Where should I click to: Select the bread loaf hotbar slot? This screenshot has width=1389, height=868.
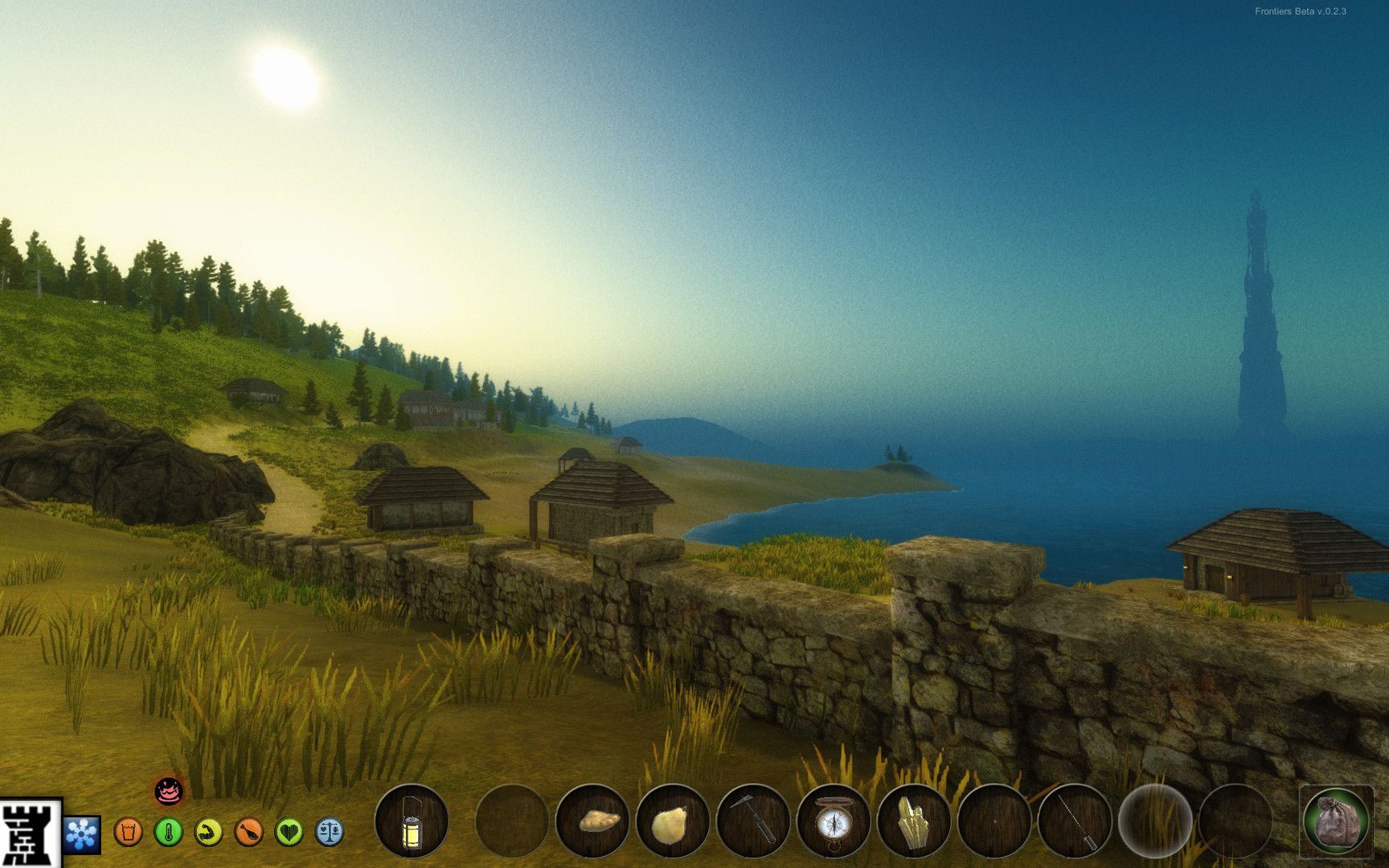[x=592, y=821]
